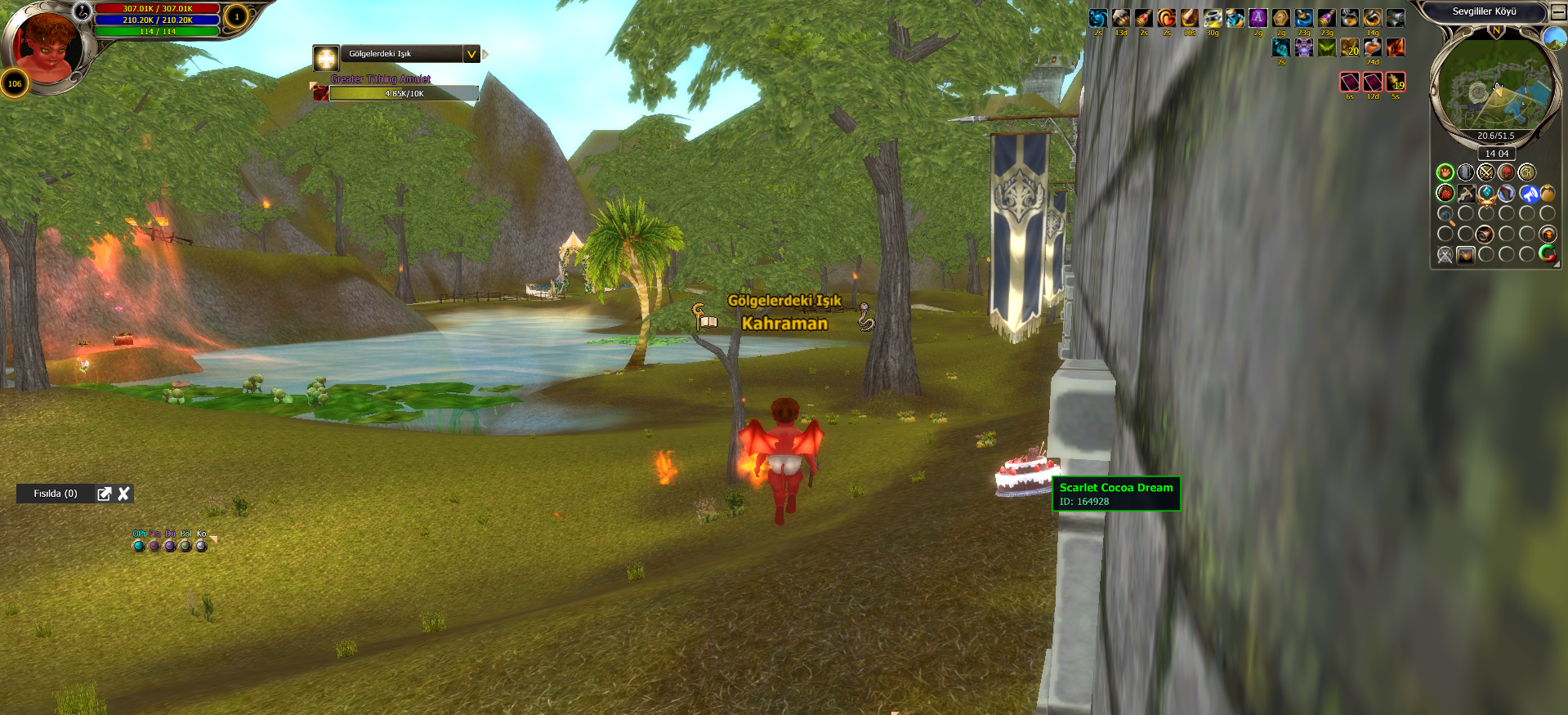Open the world map globe button
The image size is (1568, 715).
pyautogui.click(x=1553, y=38)
